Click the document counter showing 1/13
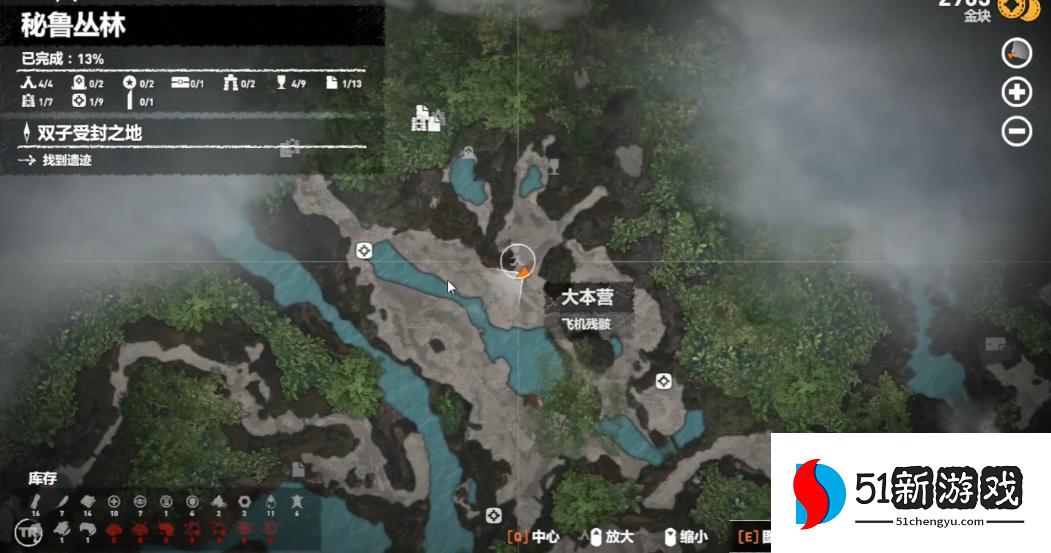The height and width of the screenshot is (553, 1051). pos(343,84)
